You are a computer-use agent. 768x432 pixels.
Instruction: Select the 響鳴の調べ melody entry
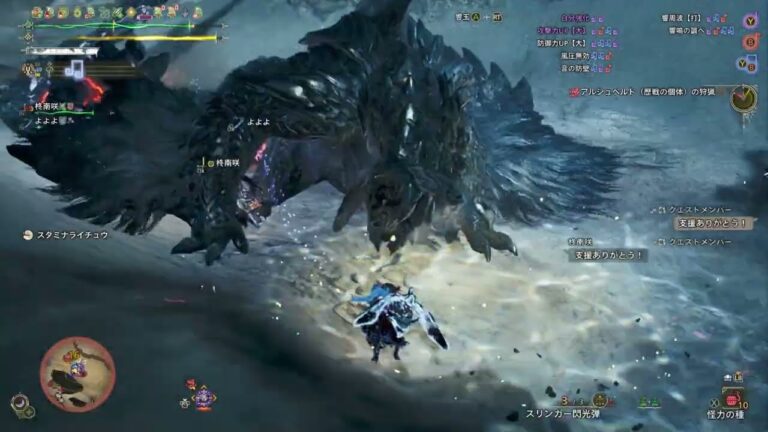[x=685, y=30]
